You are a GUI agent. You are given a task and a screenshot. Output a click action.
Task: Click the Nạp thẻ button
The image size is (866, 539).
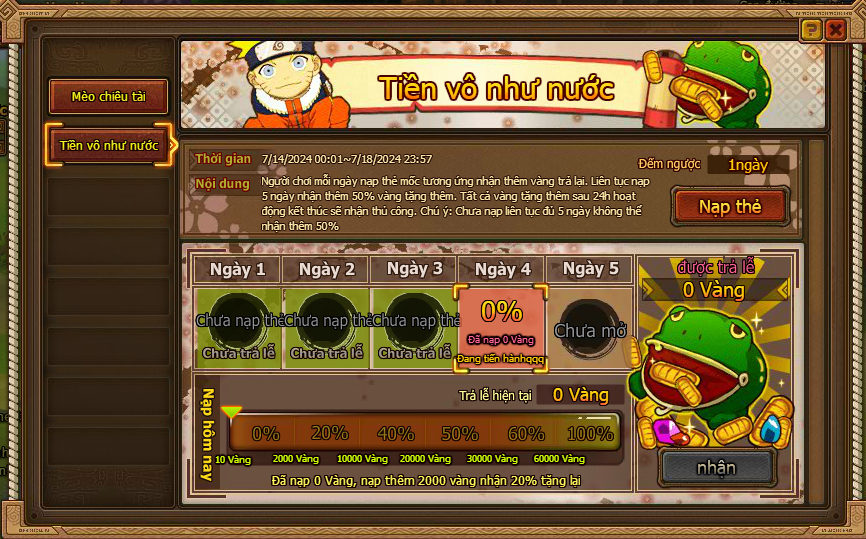pos(730,207)
